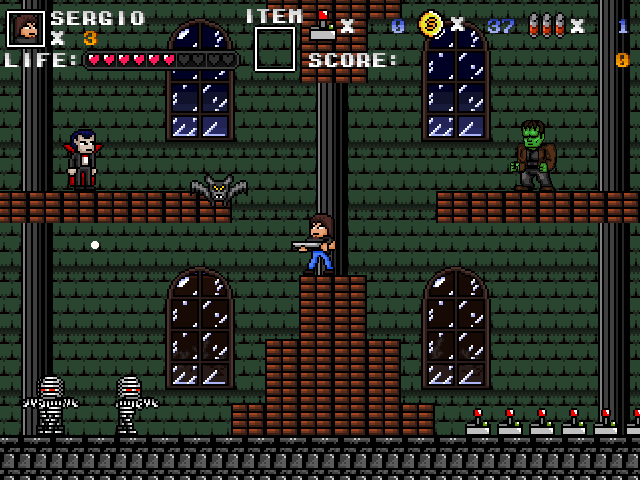Click the shotgun shells ammo icon

pos(546,25)
